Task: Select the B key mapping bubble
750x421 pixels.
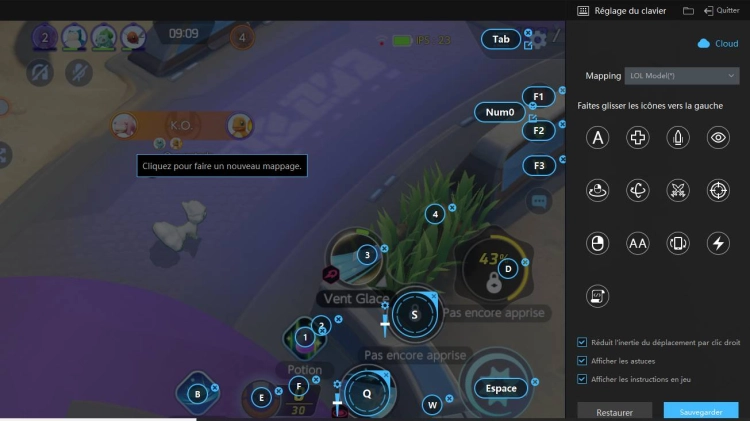Action: click(197, 394)
